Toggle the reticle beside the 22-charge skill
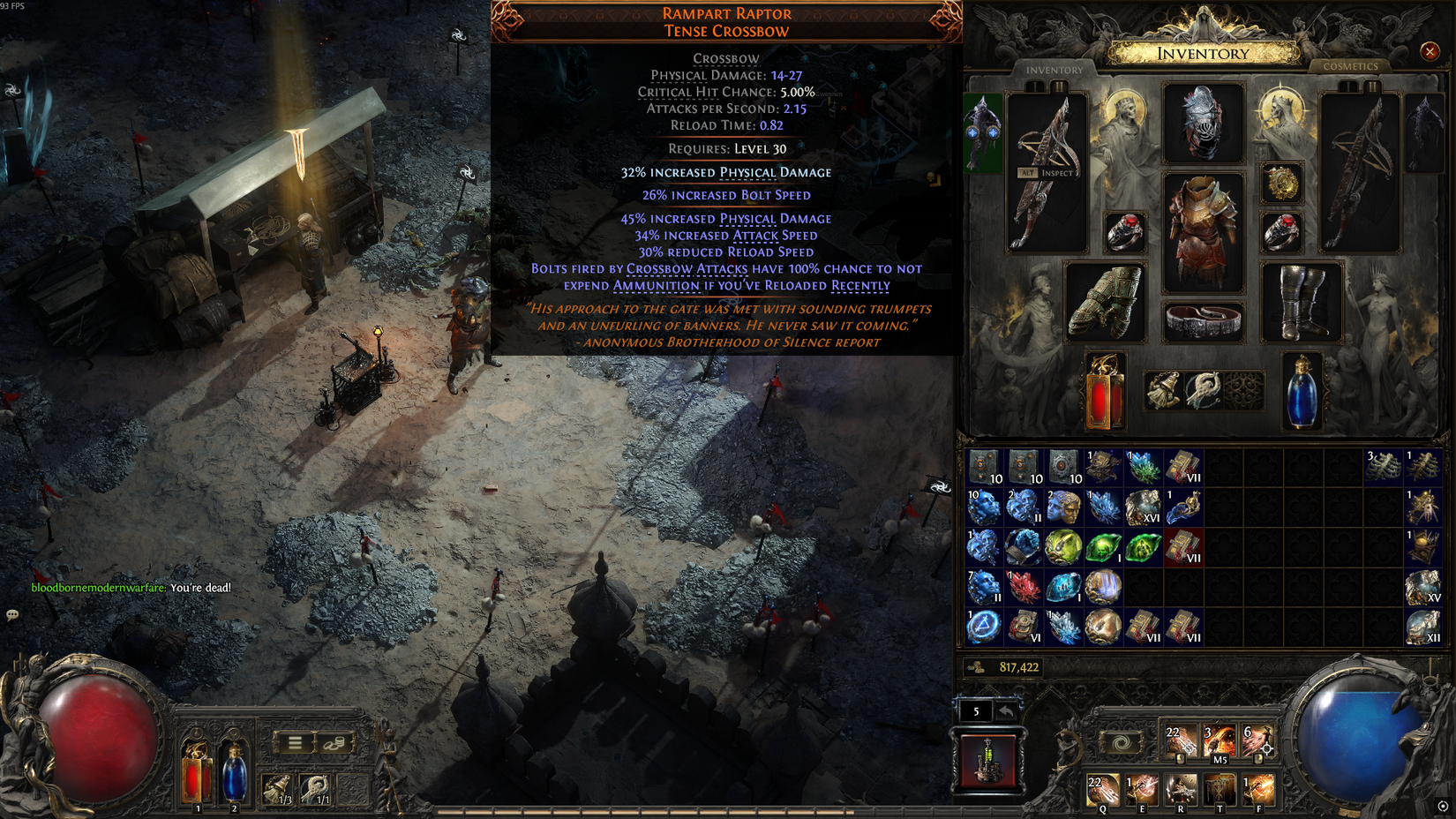Screen dimensions: 1456x819 click(1189, 748)
